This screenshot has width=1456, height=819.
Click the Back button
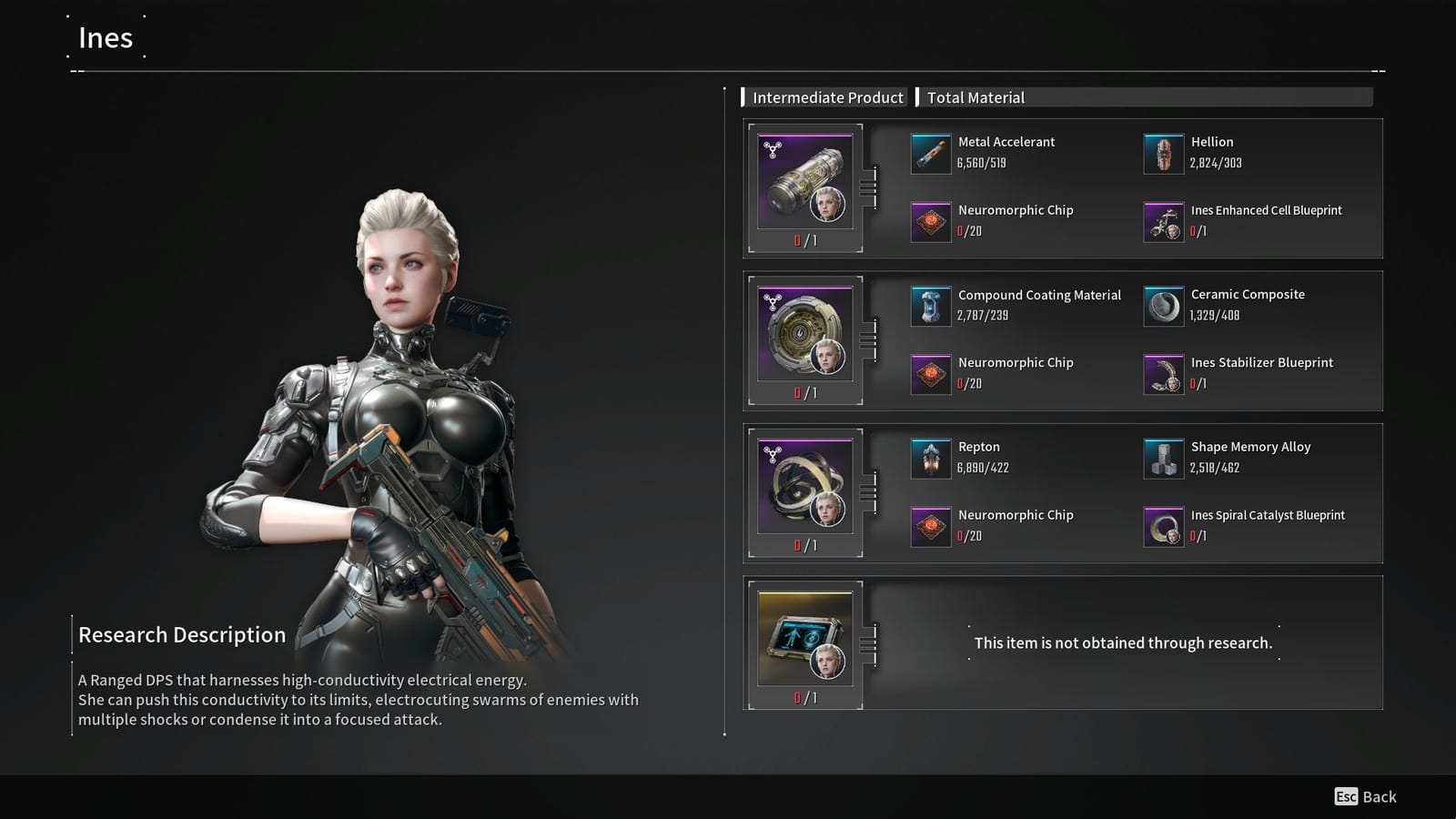coord(1365,796)
